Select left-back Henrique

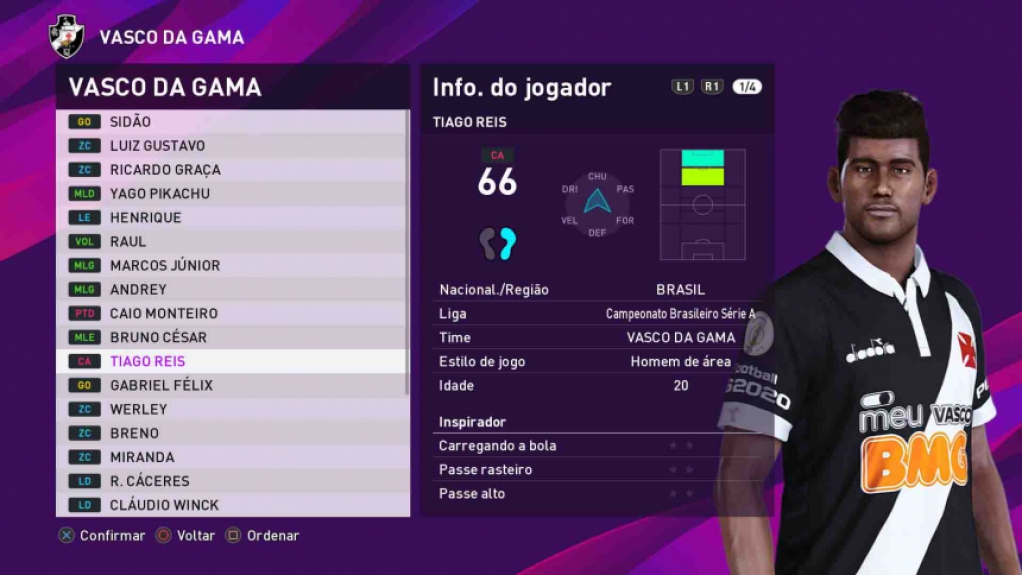[232, 218]
